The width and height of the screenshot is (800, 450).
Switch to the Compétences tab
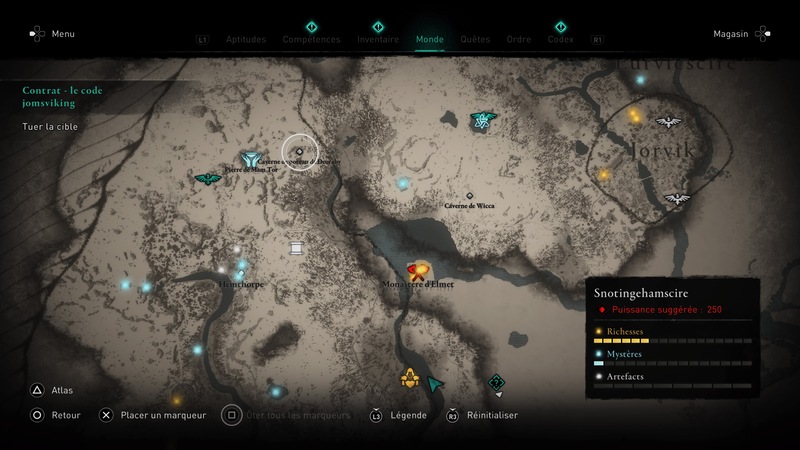point(311,40)
